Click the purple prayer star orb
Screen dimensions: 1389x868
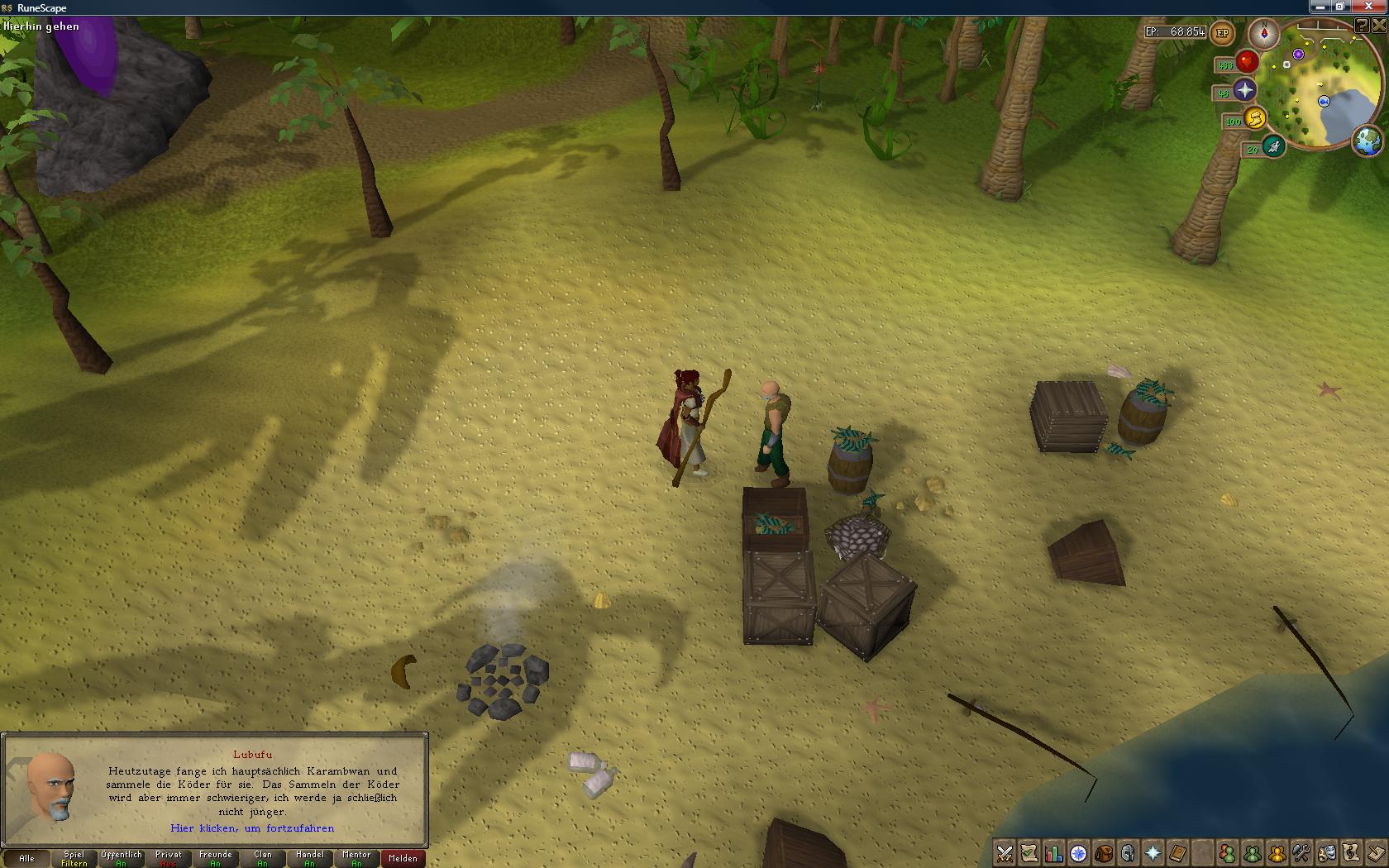1244,90
